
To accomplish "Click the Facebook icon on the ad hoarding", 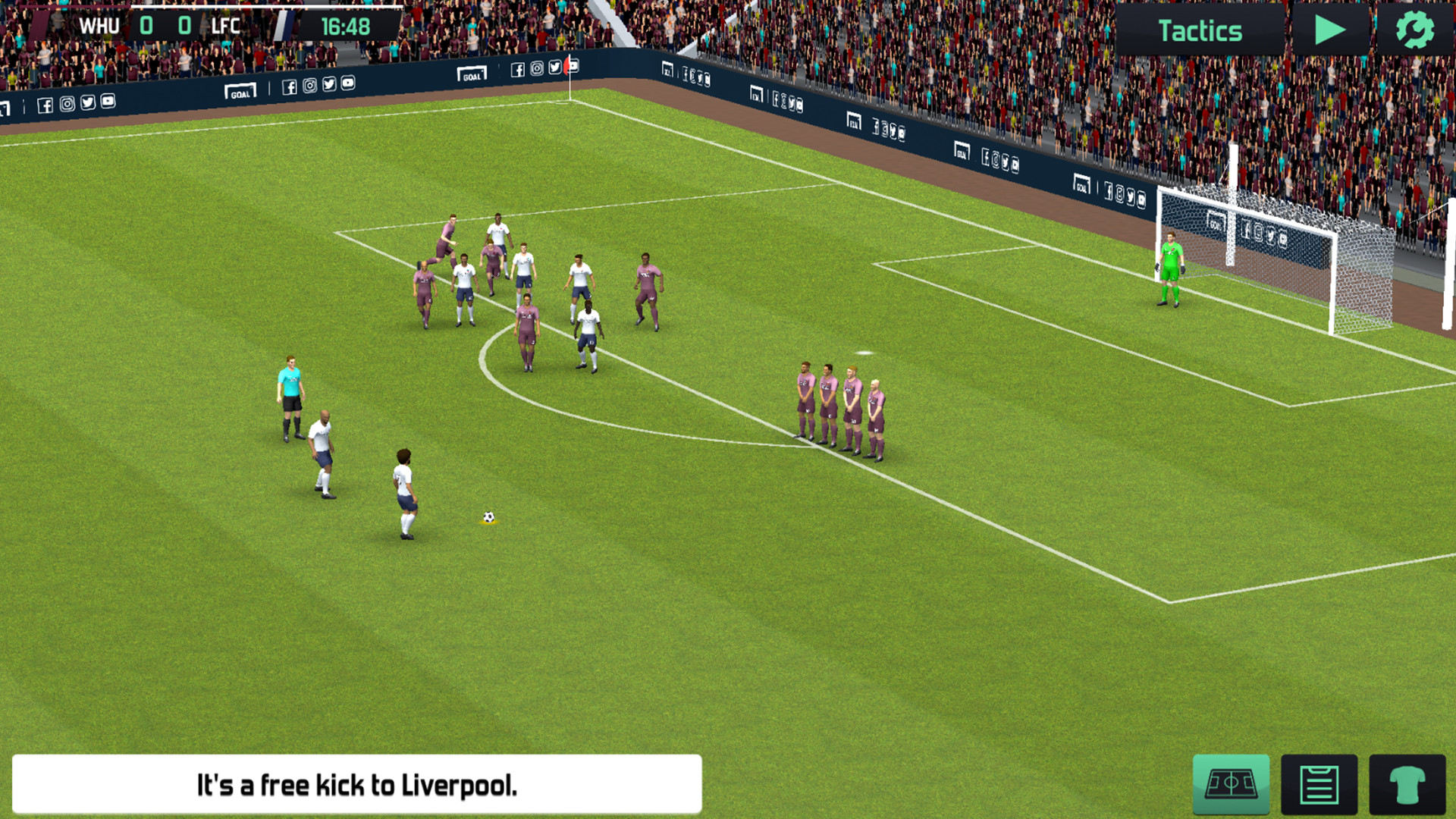I will (x=290, y=86).
